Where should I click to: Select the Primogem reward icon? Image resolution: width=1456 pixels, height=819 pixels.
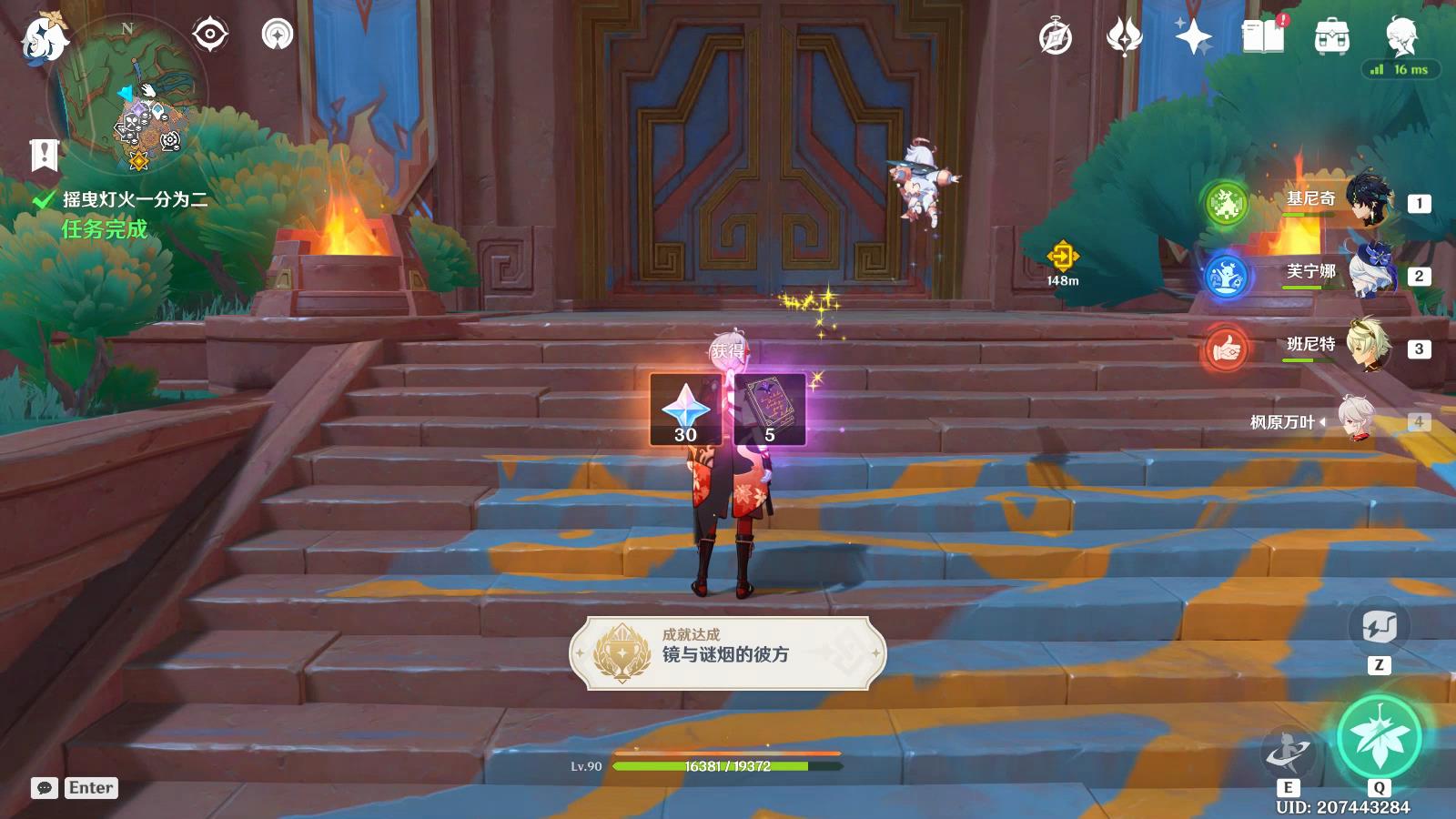685,409
